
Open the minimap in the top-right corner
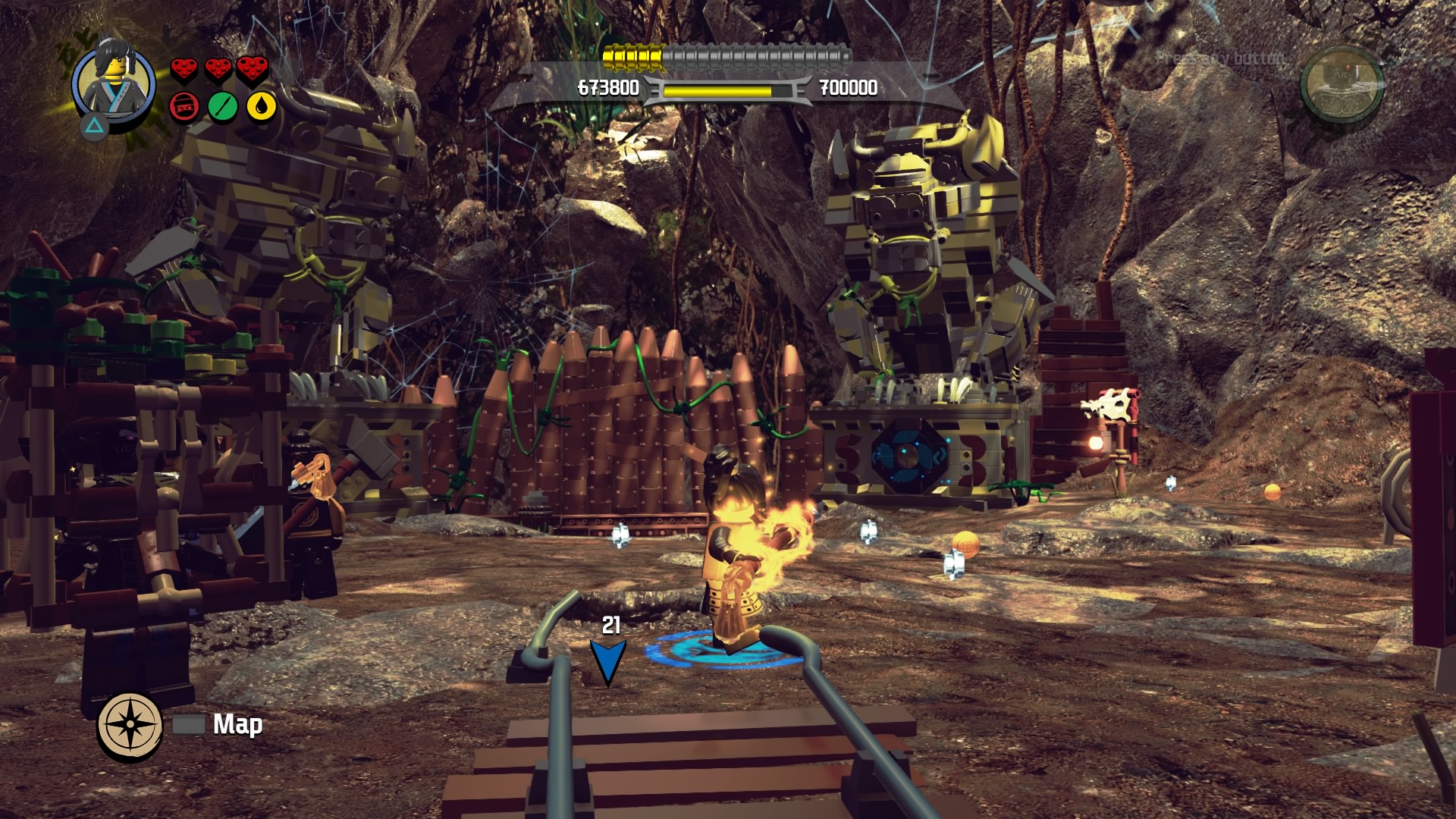point(1342,86)
